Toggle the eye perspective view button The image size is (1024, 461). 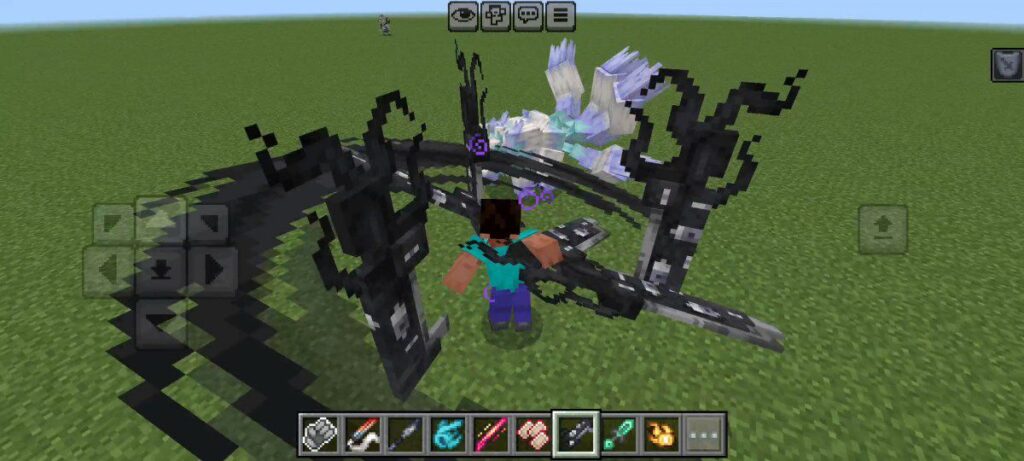463,15
